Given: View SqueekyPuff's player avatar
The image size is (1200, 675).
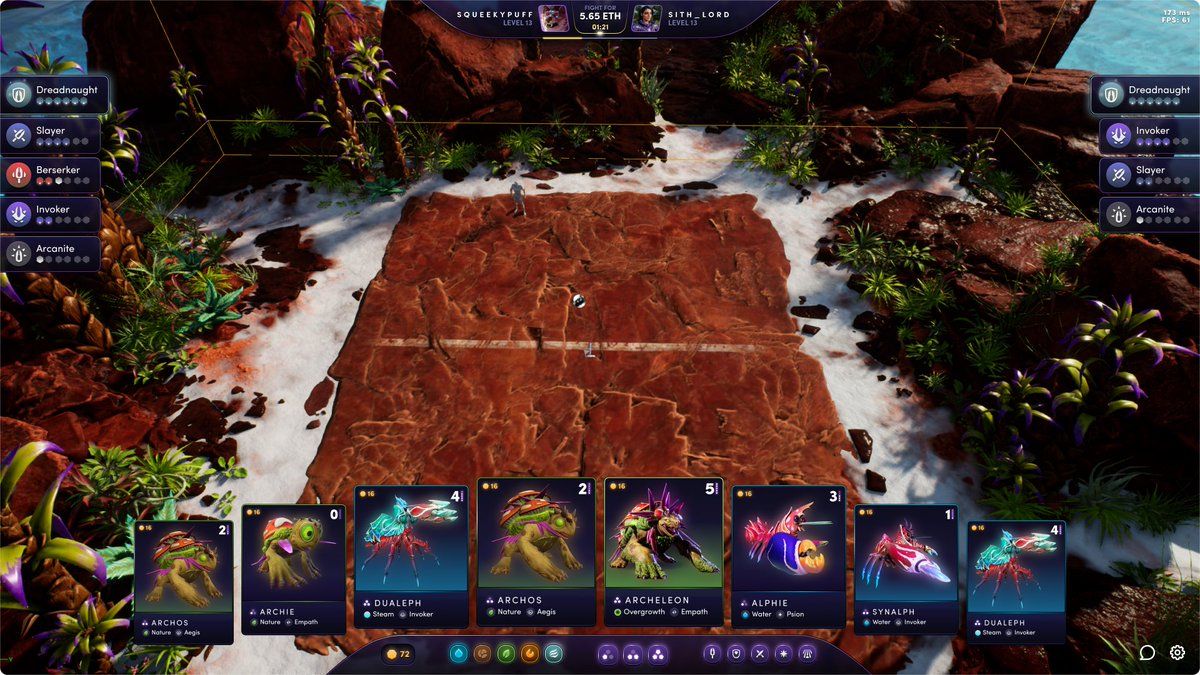Looking at the screenshot, I should (x=552, y=18).
